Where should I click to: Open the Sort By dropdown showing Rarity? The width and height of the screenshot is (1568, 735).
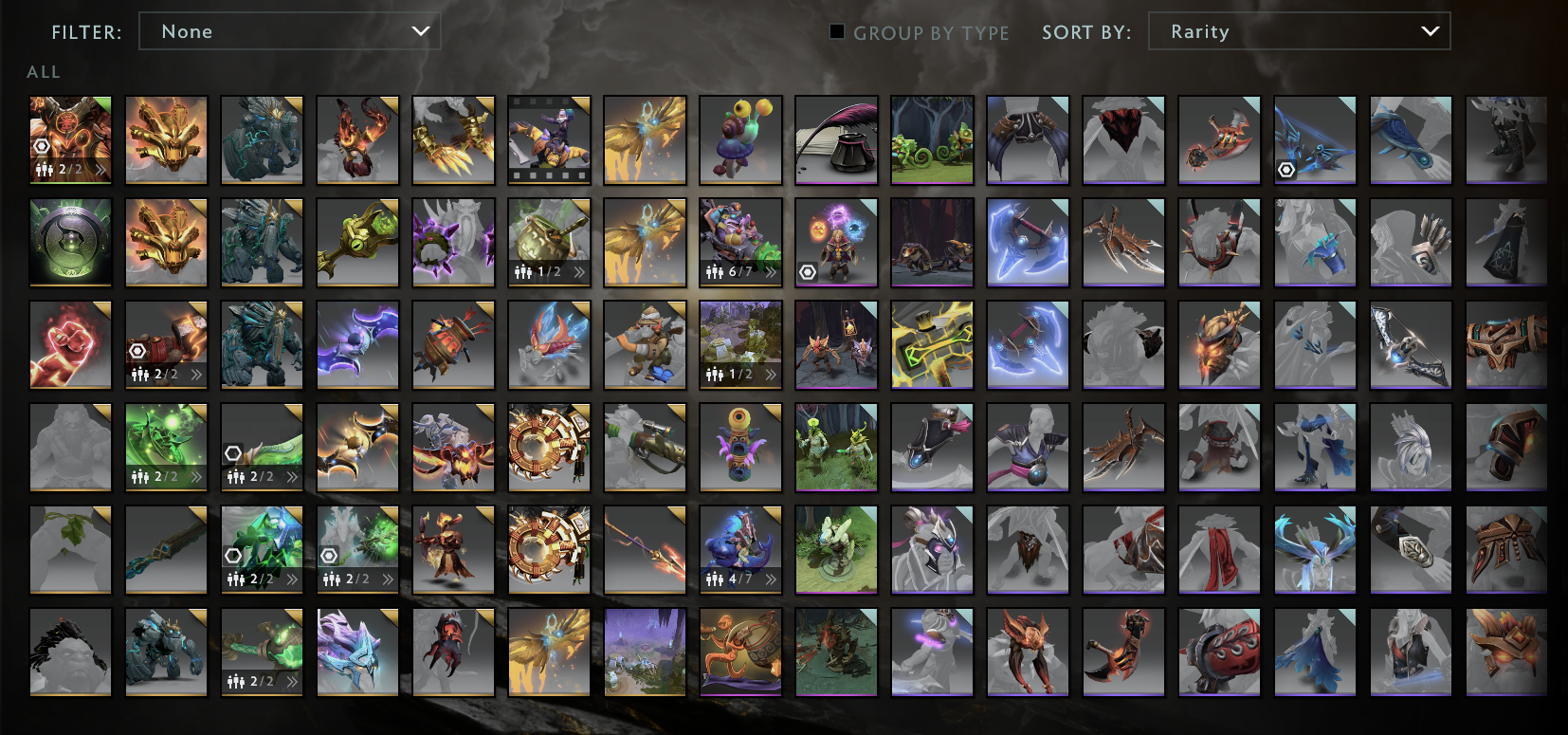1298,30
